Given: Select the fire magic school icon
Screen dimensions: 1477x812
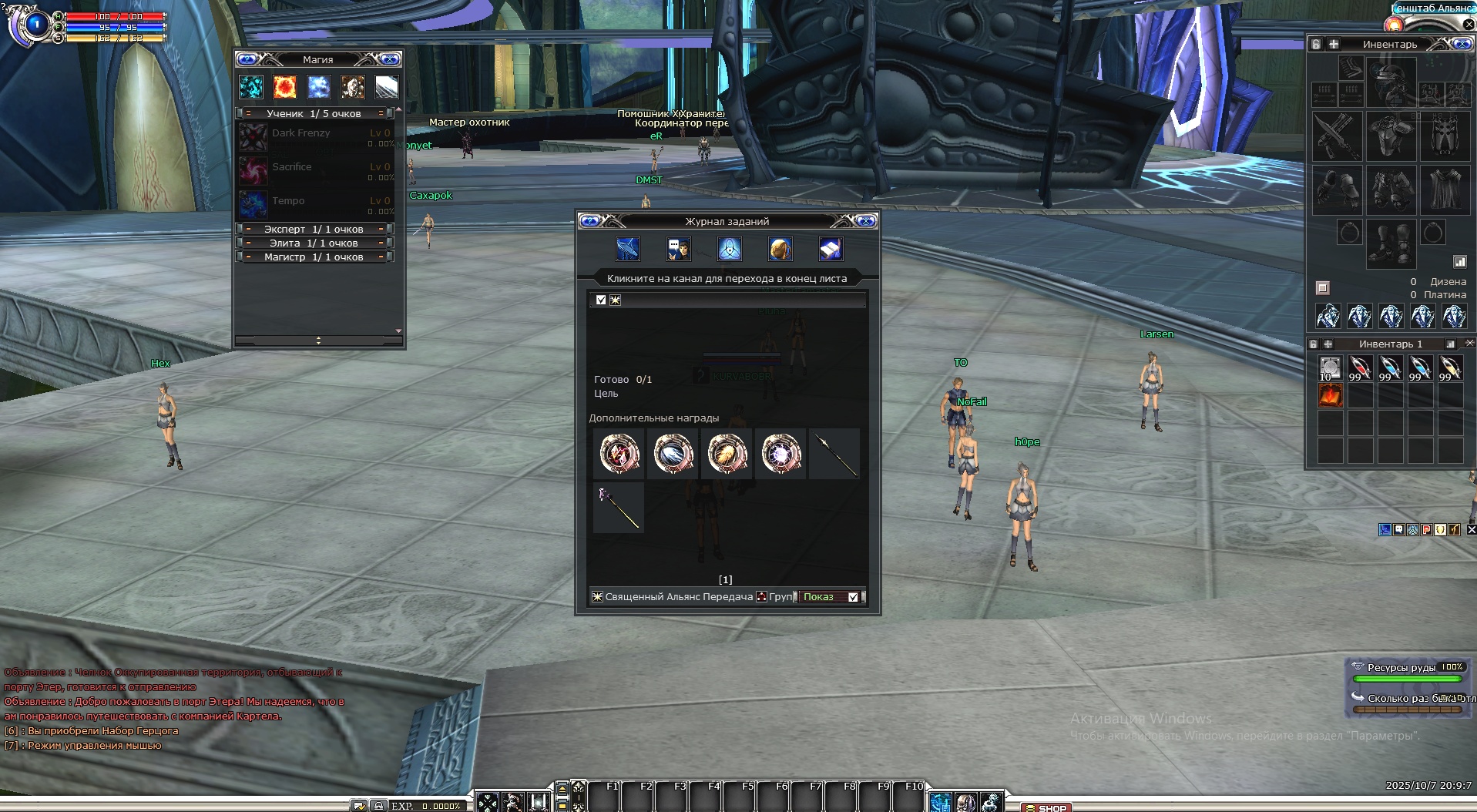Looking at the screenshot, I should click(x=284, y=87).
